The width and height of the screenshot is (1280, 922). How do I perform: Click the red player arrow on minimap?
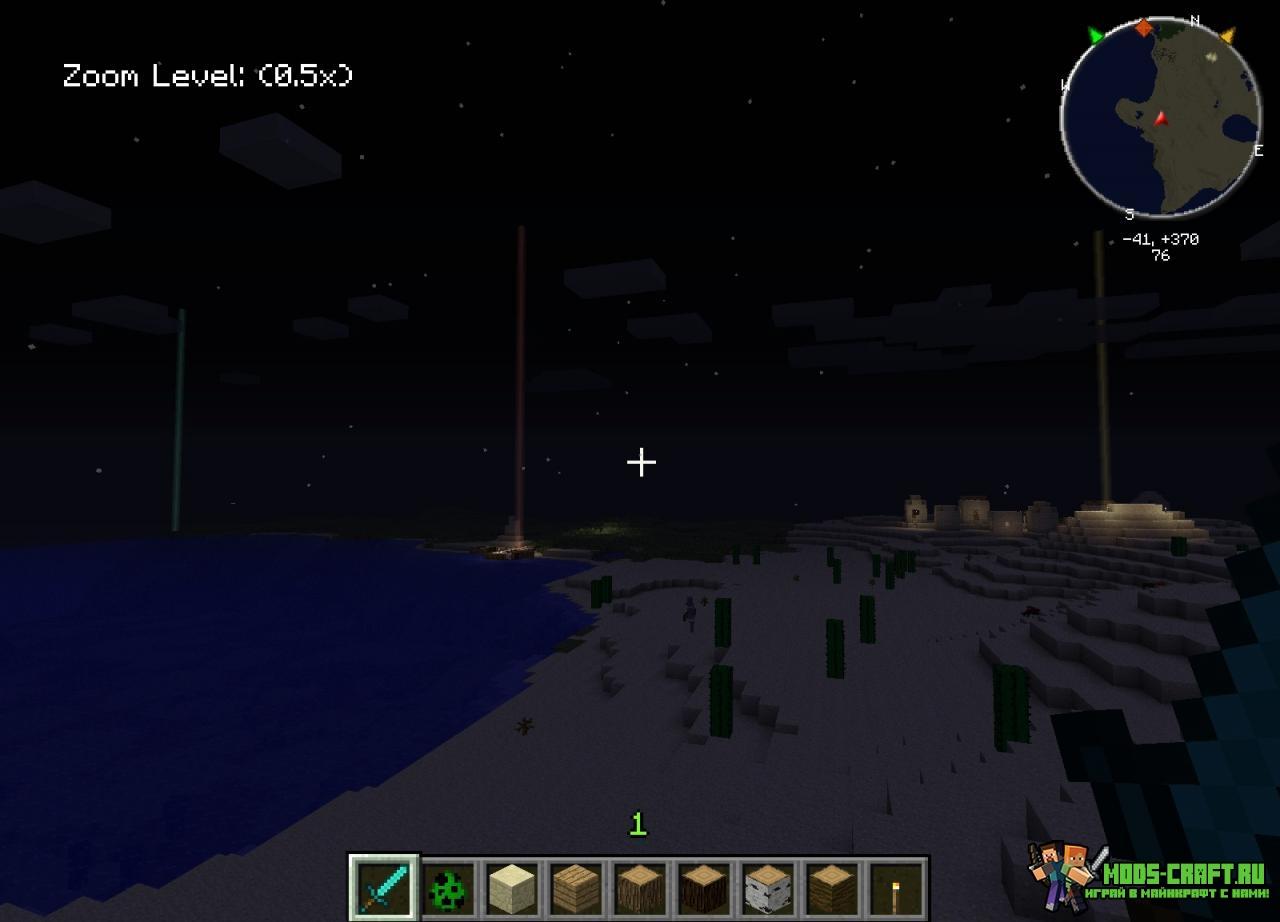tap(1161, 118)
